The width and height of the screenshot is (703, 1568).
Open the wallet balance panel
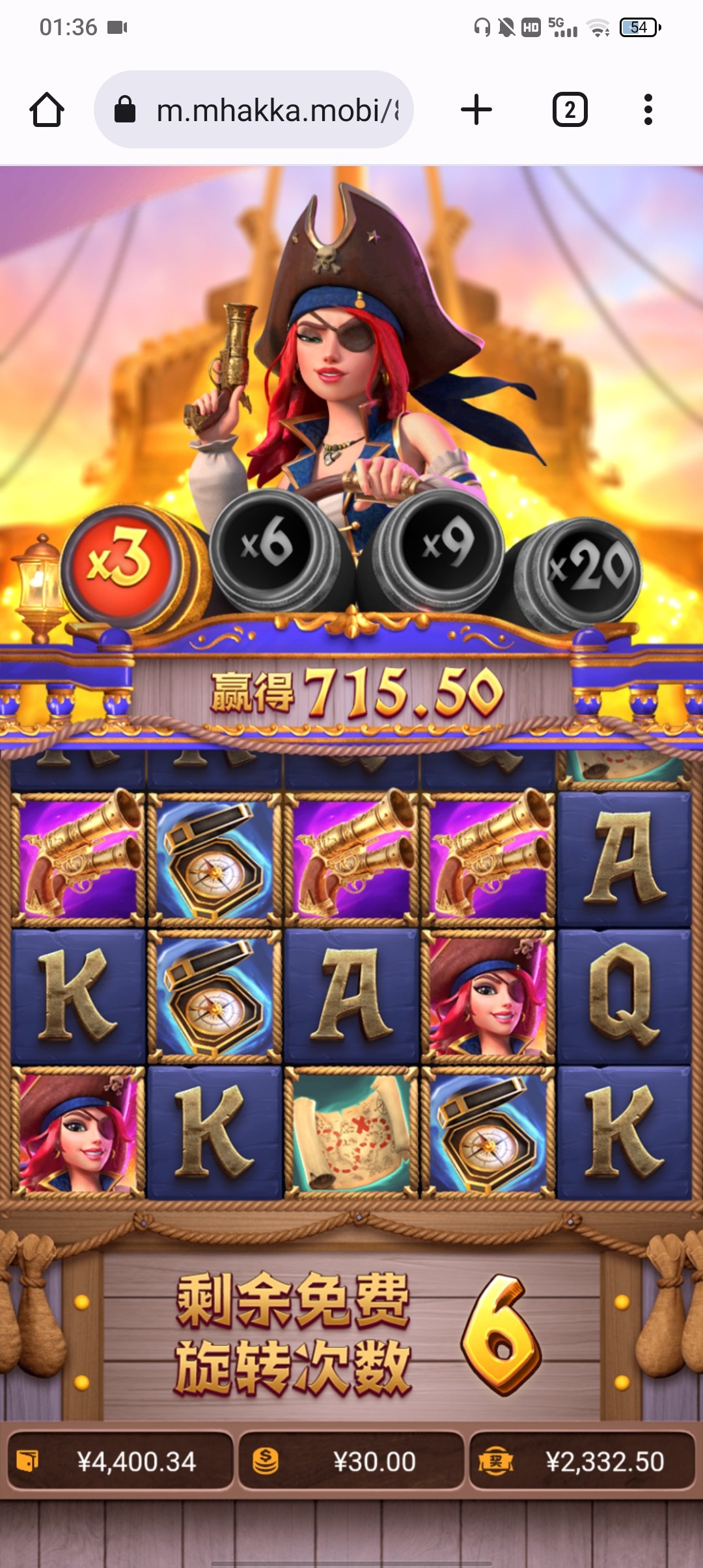point(120,1462)
